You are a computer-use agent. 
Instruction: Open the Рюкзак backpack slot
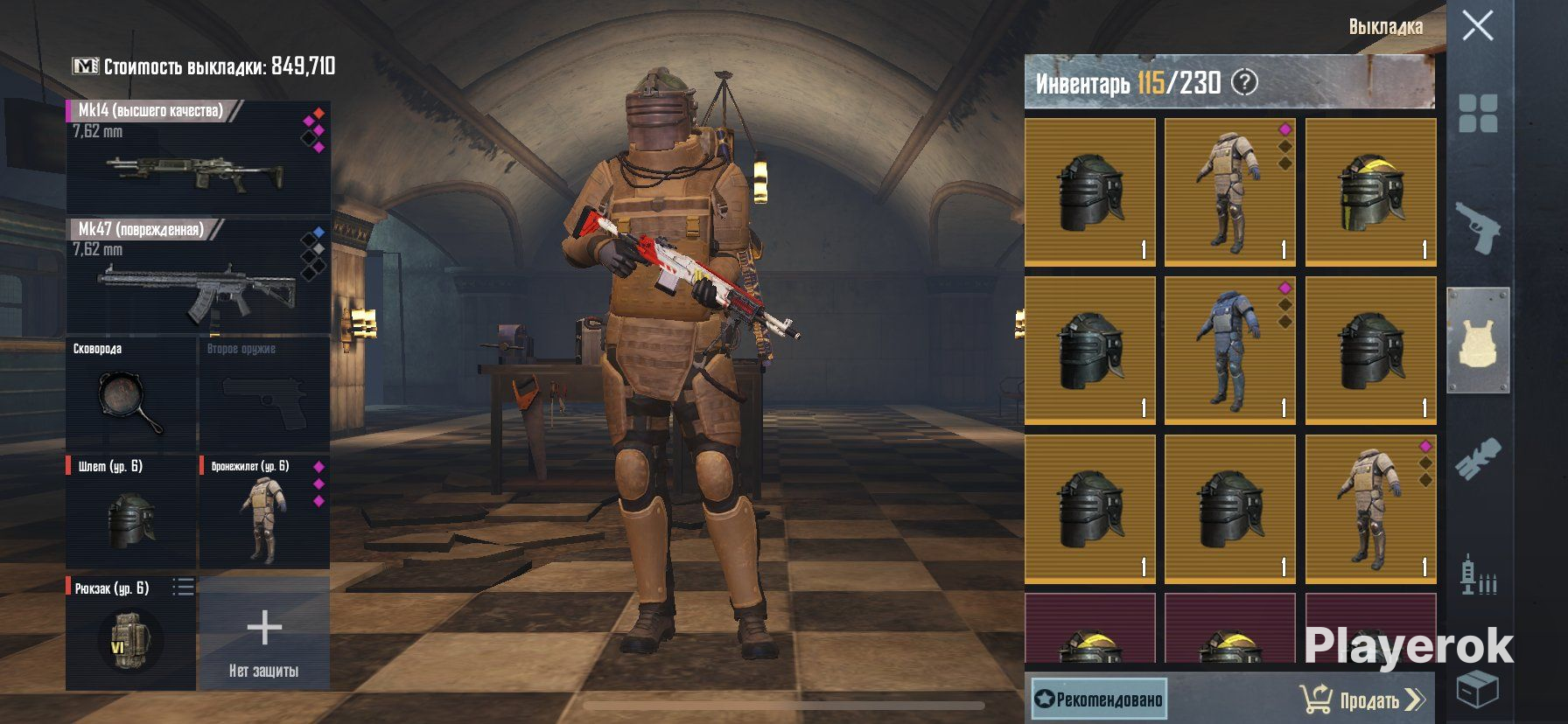click(129, 635)
